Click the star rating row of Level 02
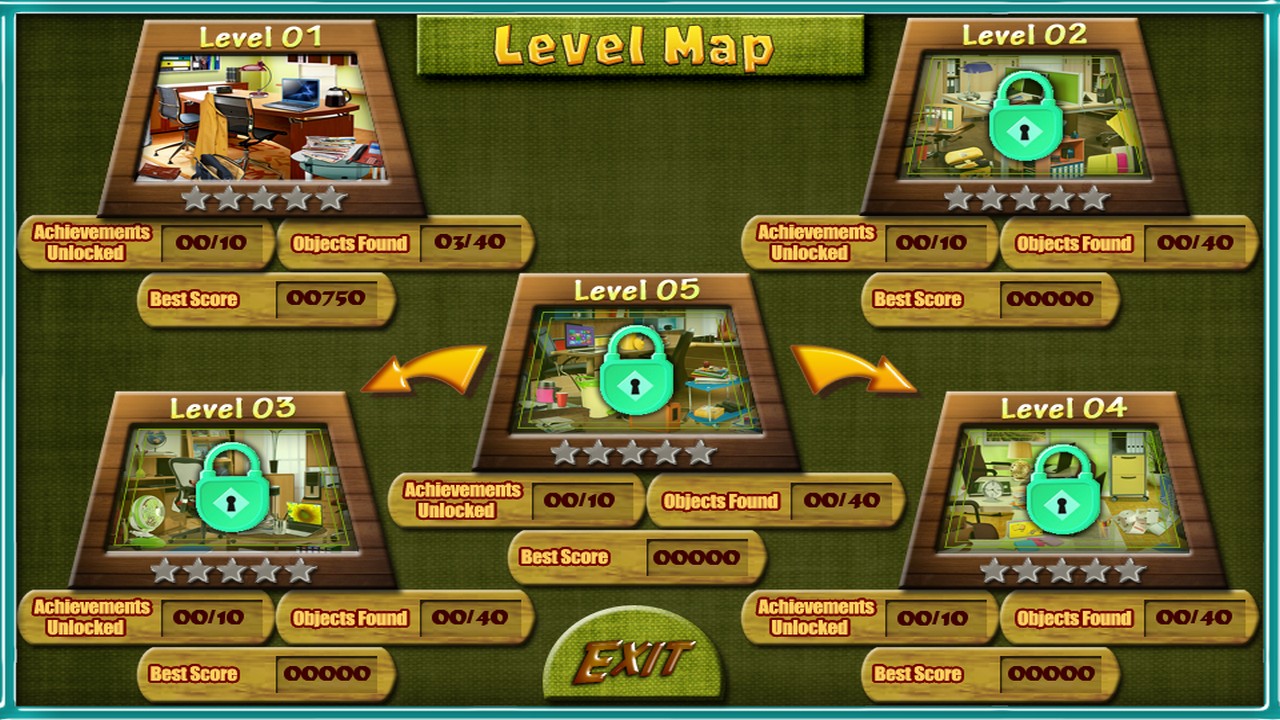 (x=1027, y=197)
